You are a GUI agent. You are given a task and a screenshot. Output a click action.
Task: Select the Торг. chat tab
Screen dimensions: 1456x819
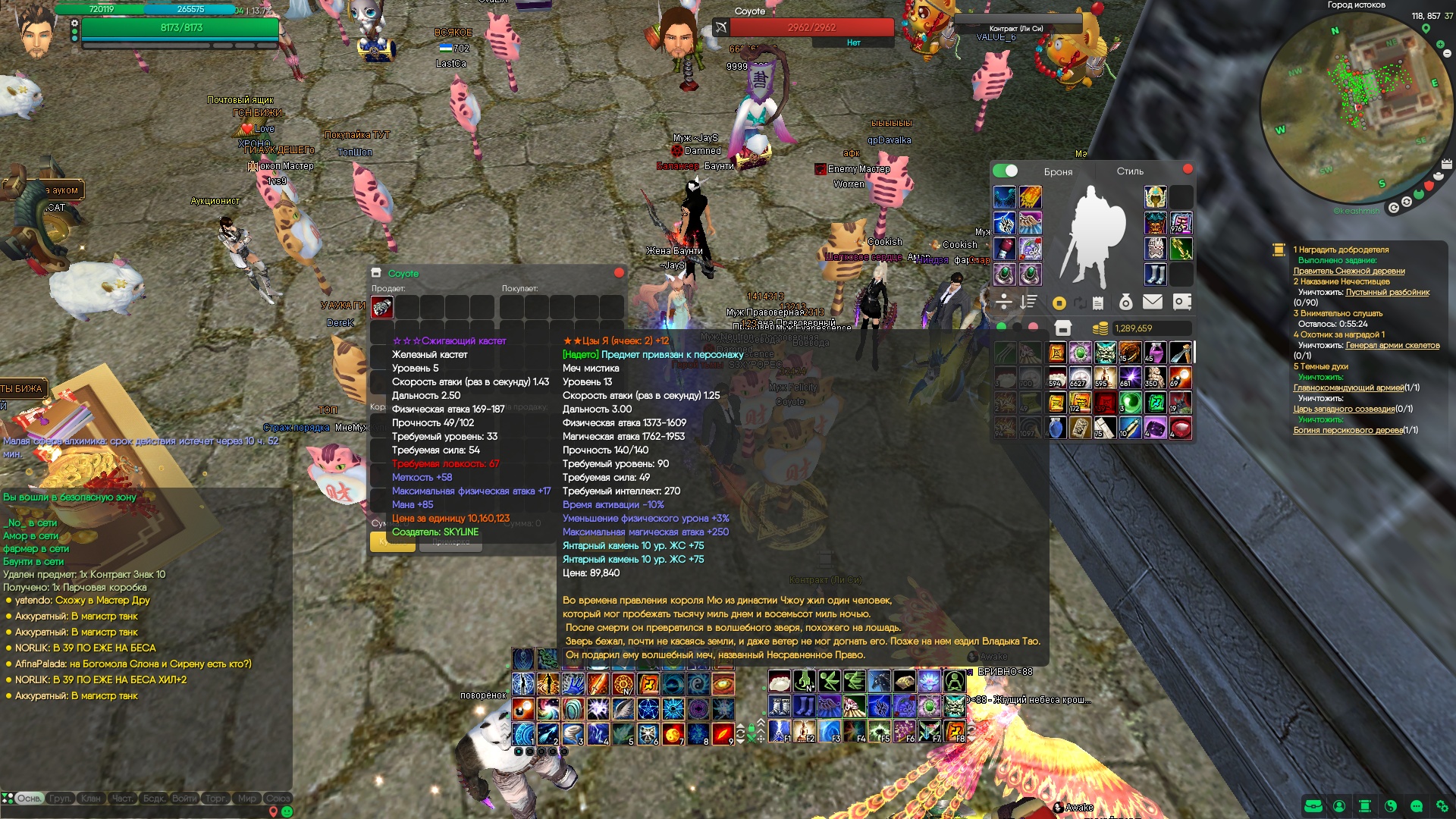215,799
